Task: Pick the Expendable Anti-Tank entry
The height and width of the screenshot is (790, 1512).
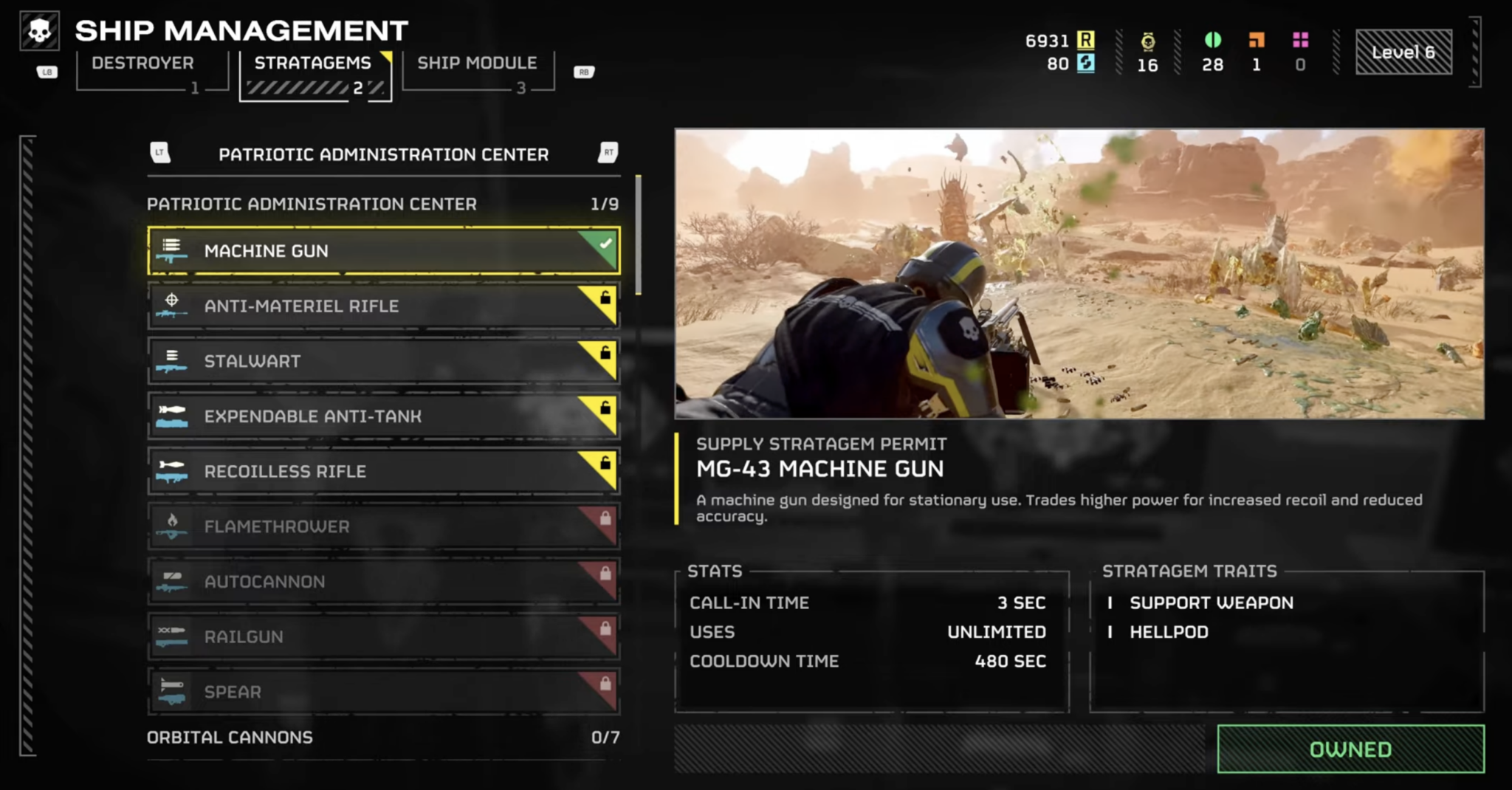Action: pos(383,416)
